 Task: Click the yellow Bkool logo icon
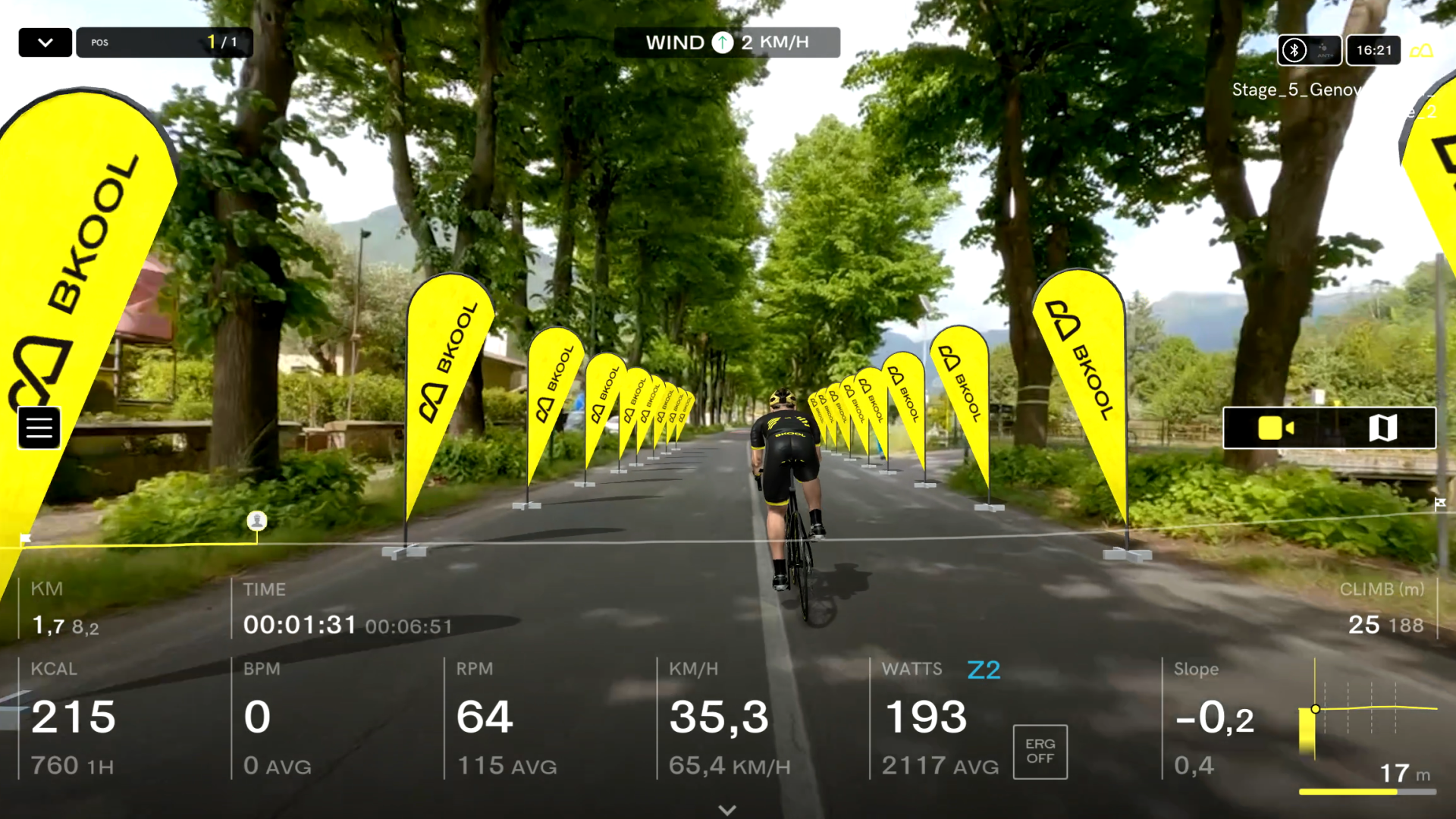point(1422,51)
